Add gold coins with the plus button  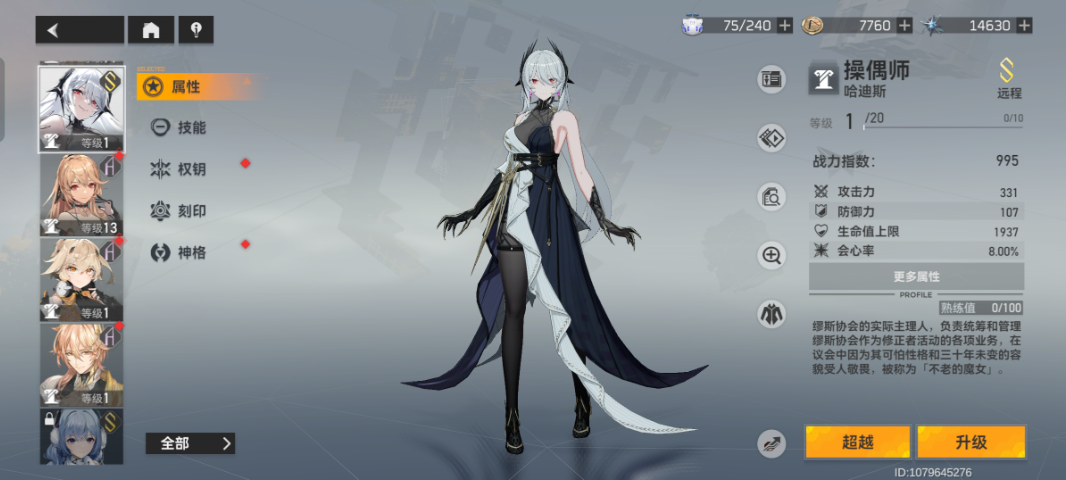(x=905, y=25)
